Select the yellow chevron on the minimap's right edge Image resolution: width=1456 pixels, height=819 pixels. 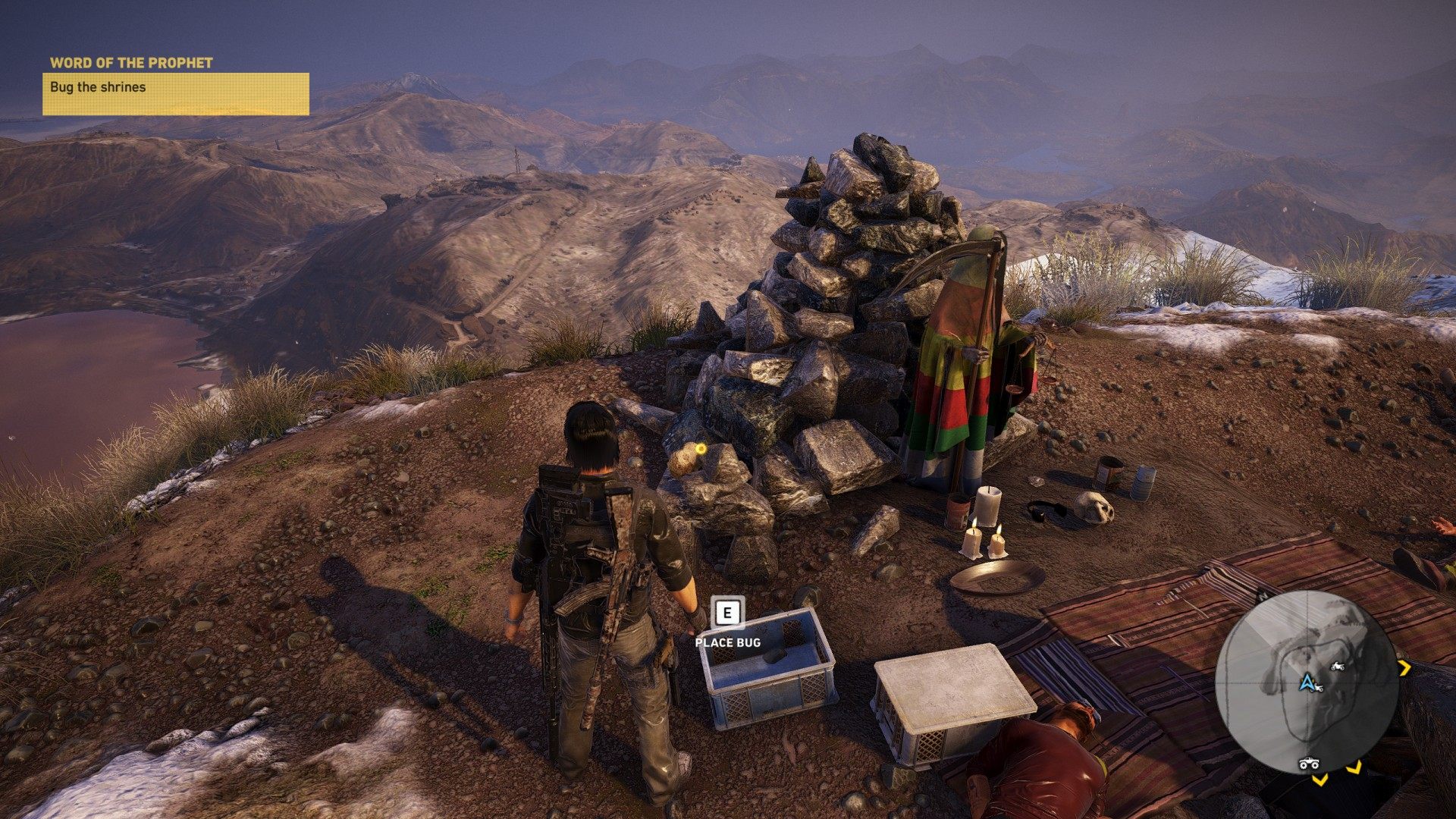[x=1404, y=668]
